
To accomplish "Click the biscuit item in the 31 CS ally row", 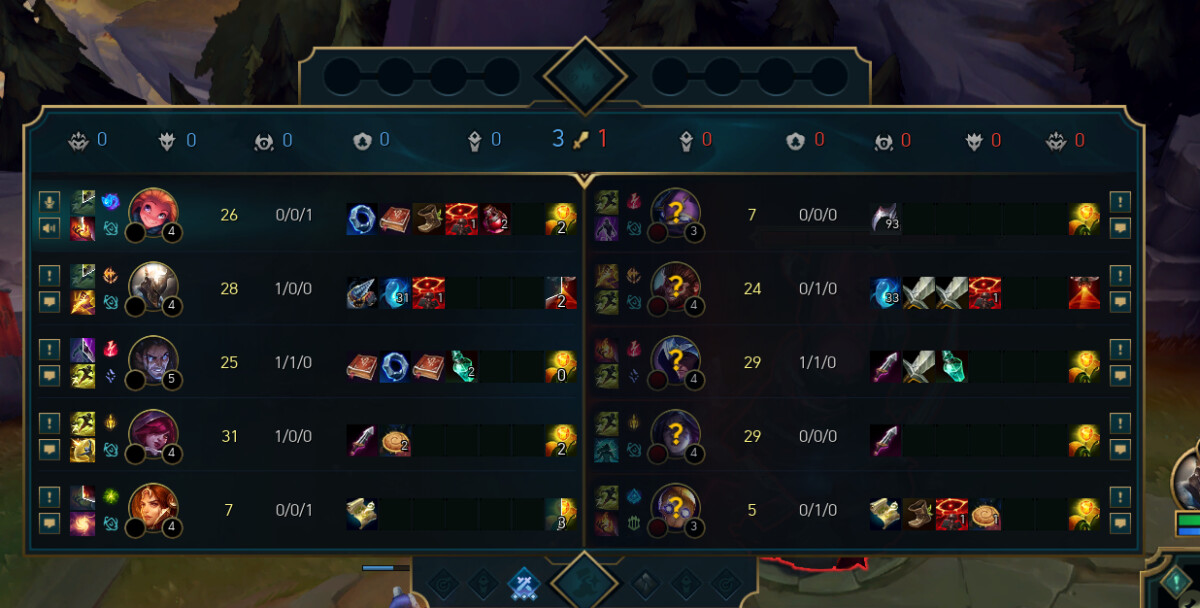I will coord(396,440).
